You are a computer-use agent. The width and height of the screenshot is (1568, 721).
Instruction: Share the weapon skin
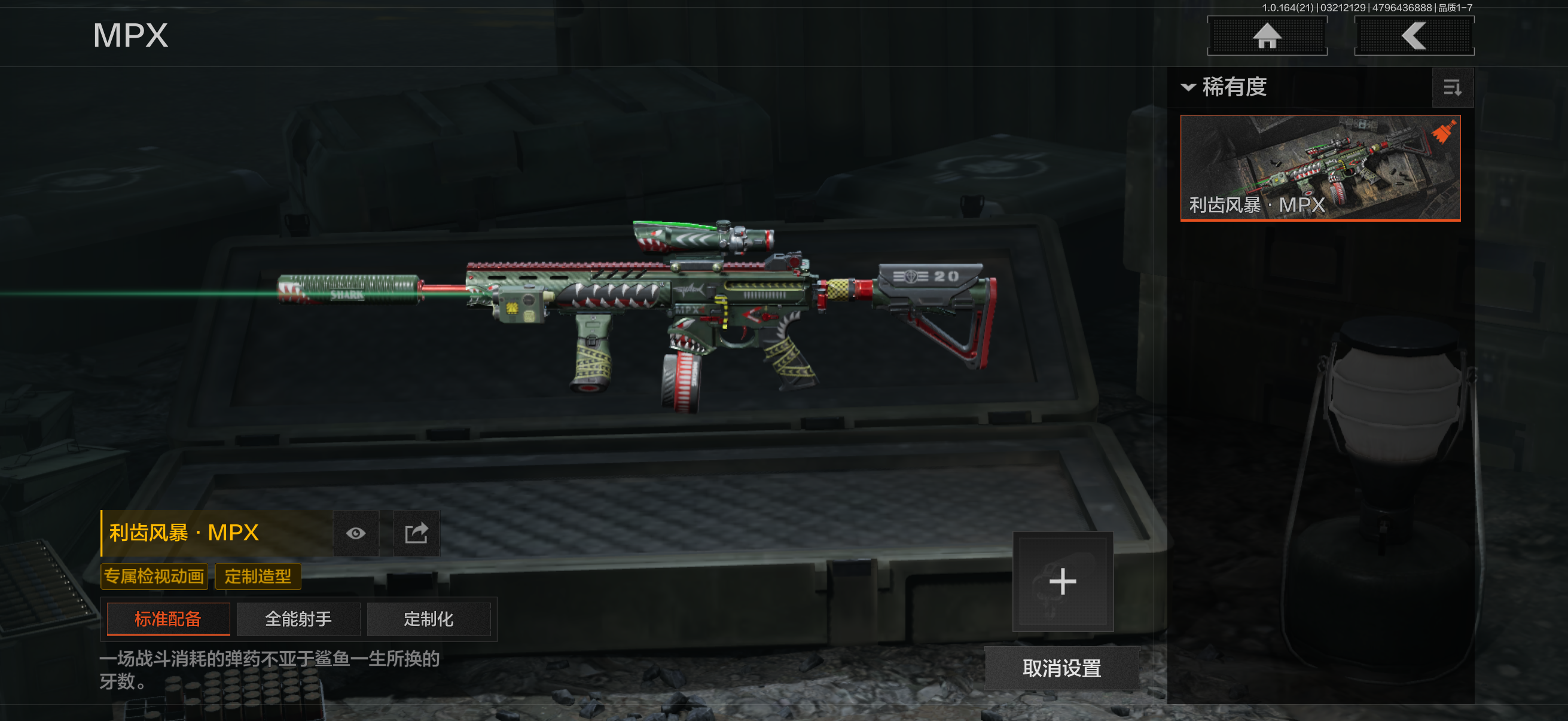click(416, 534)
